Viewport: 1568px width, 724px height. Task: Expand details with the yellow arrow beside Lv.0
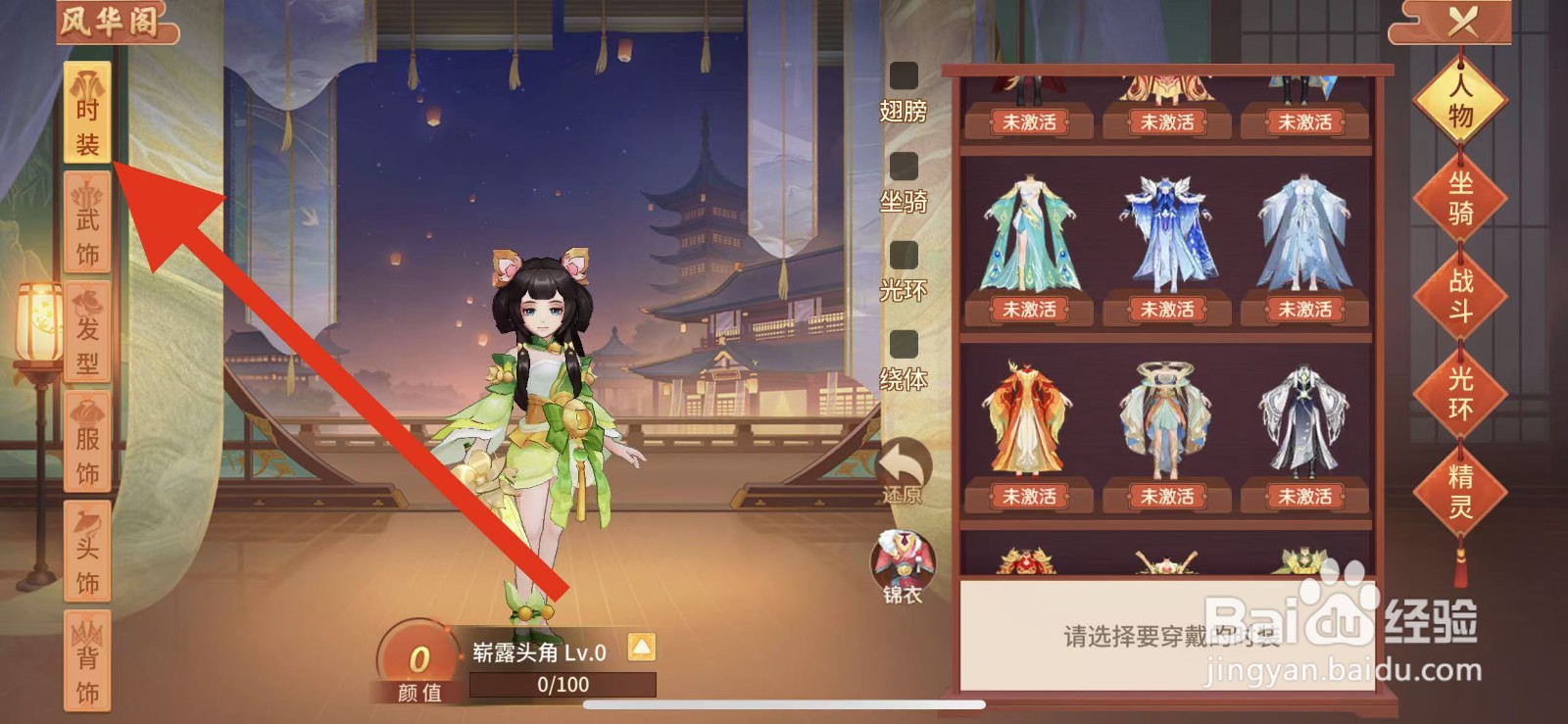pyautogui.click(x=642, y=647)
